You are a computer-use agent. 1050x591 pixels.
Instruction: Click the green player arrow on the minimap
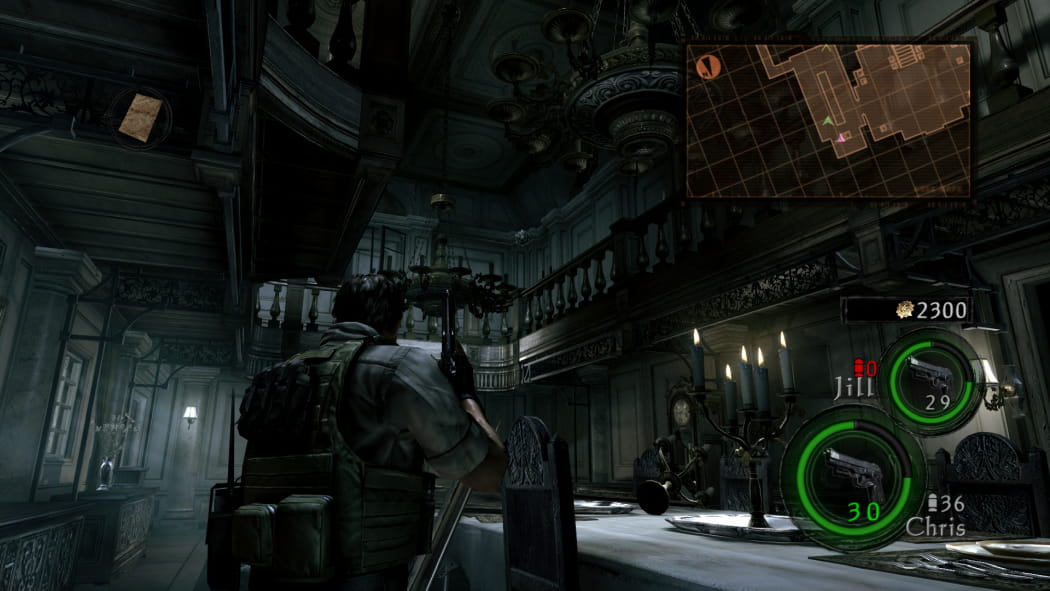pyautogui.click(x=828, y=121)
